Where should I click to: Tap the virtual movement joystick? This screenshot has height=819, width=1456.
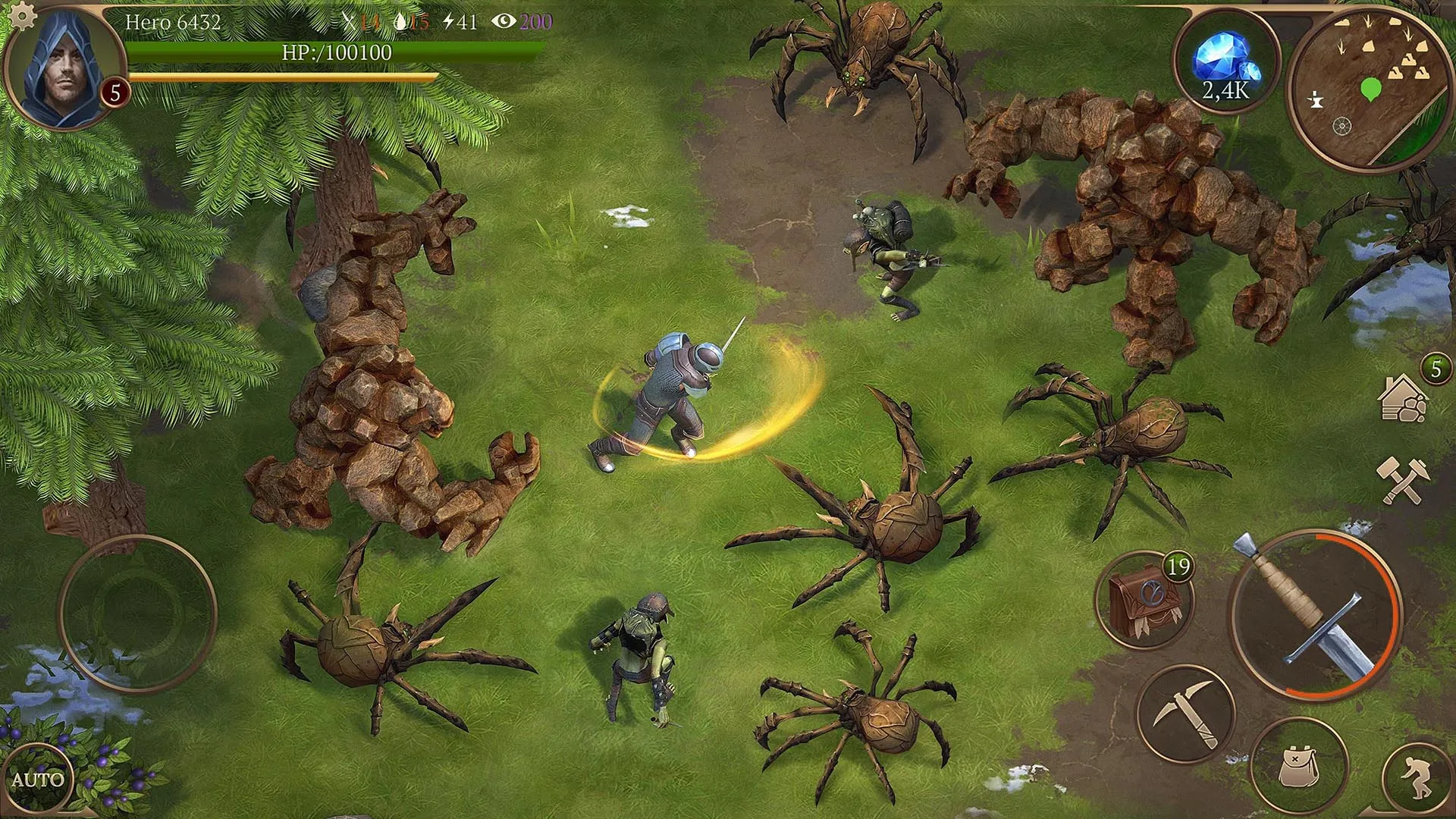[138, 613]
